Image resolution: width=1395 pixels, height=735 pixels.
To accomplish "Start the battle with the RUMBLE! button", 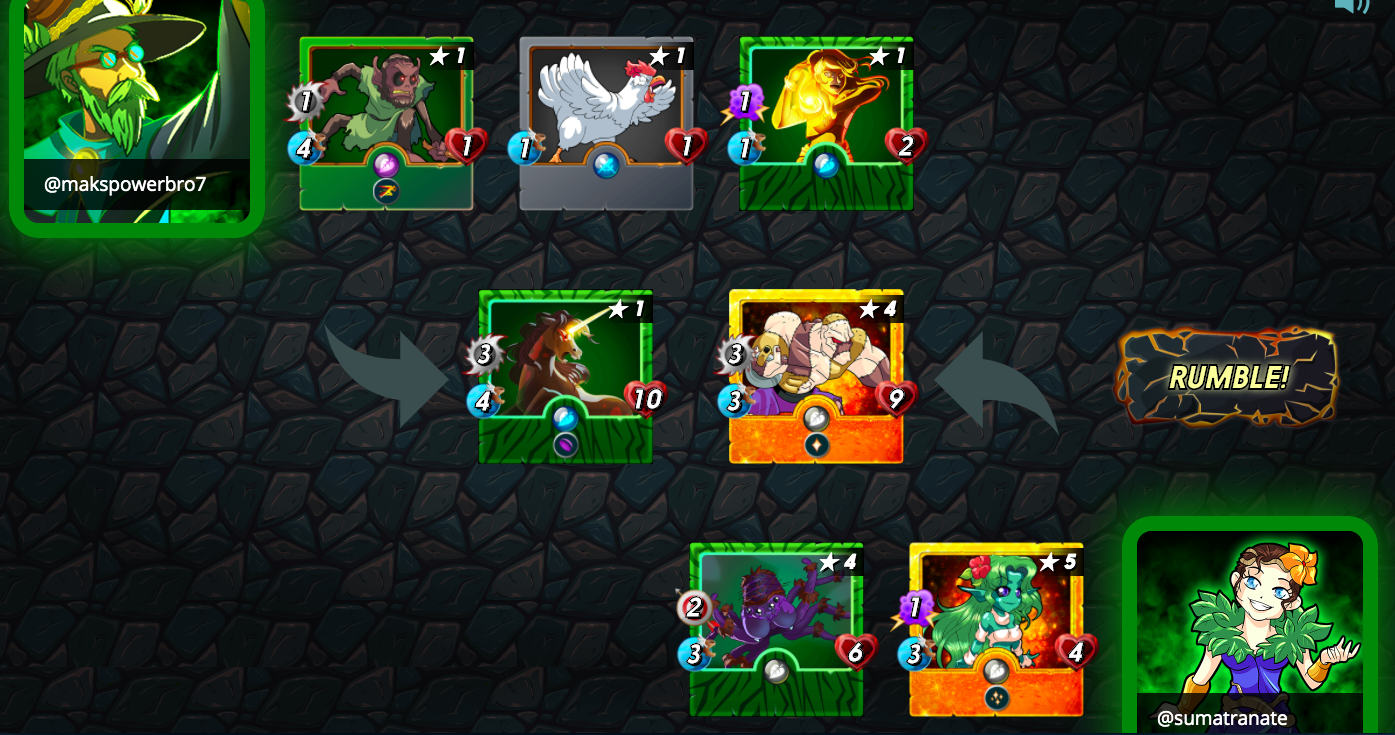I will click(1228, 377).
